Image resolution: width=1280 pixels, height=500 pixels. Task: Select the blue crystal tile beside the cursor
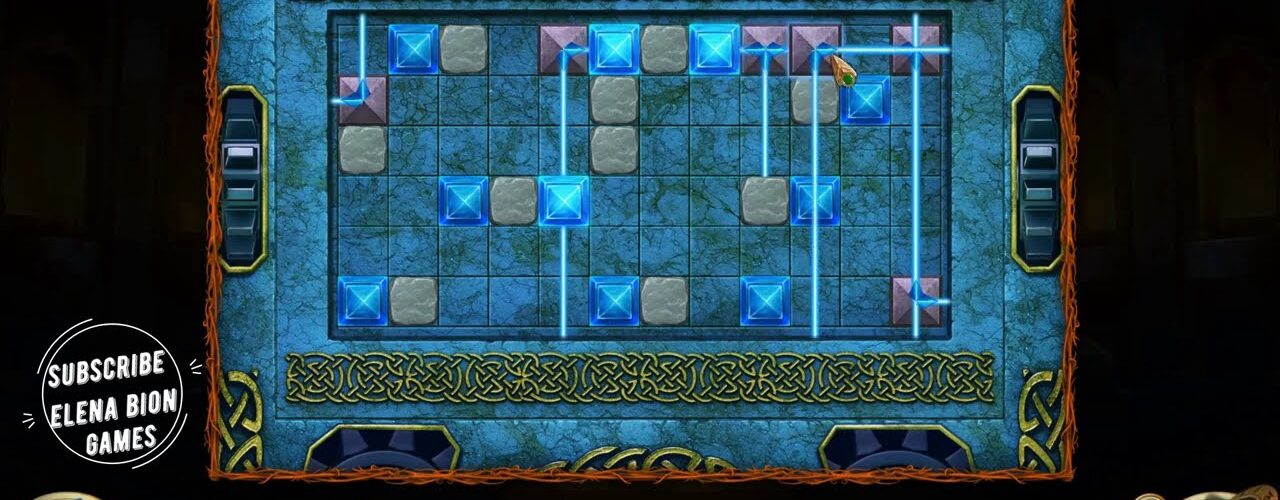866,101
